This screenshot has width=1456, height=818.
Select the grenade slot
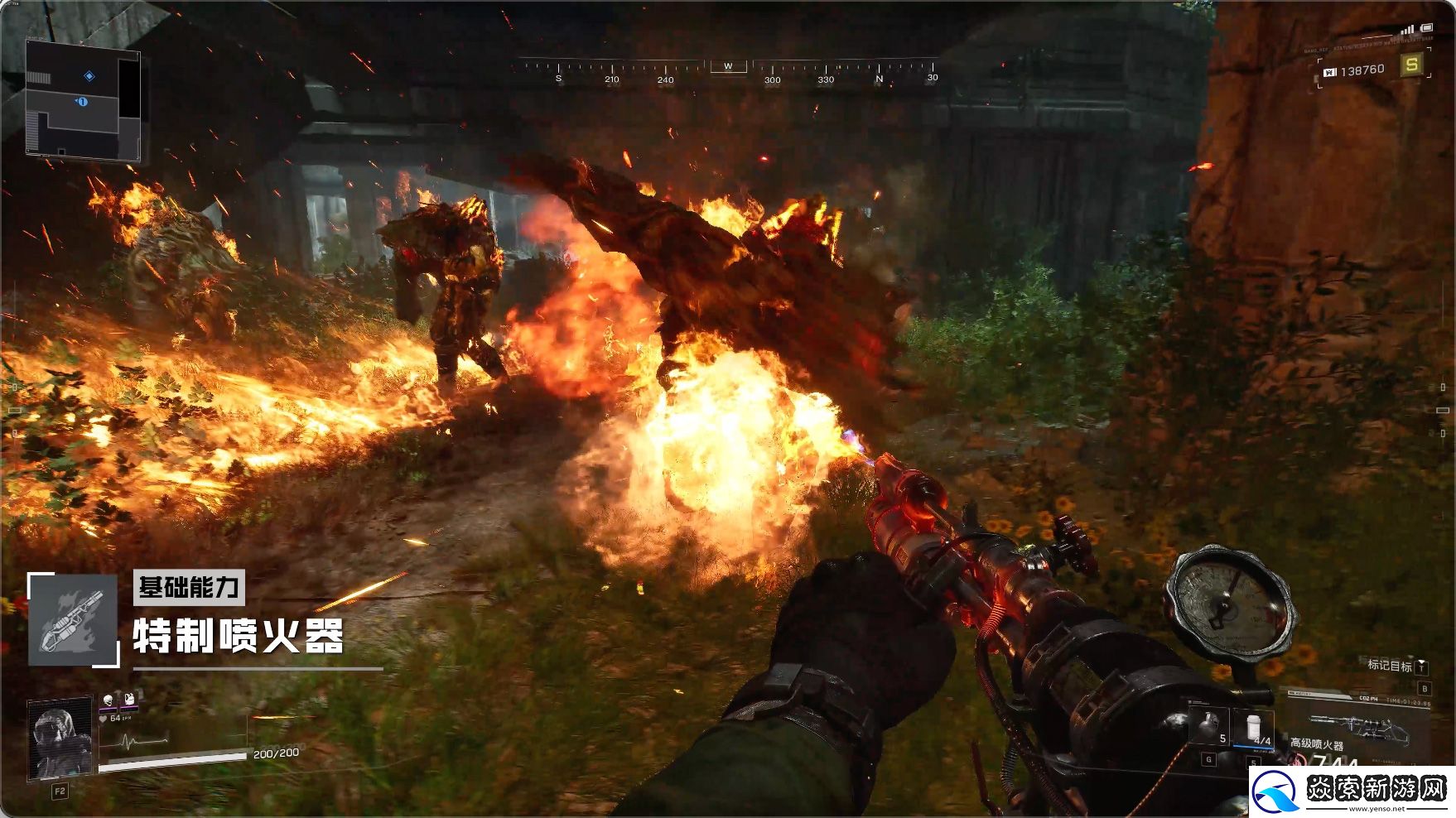[x=1209, y=725]
